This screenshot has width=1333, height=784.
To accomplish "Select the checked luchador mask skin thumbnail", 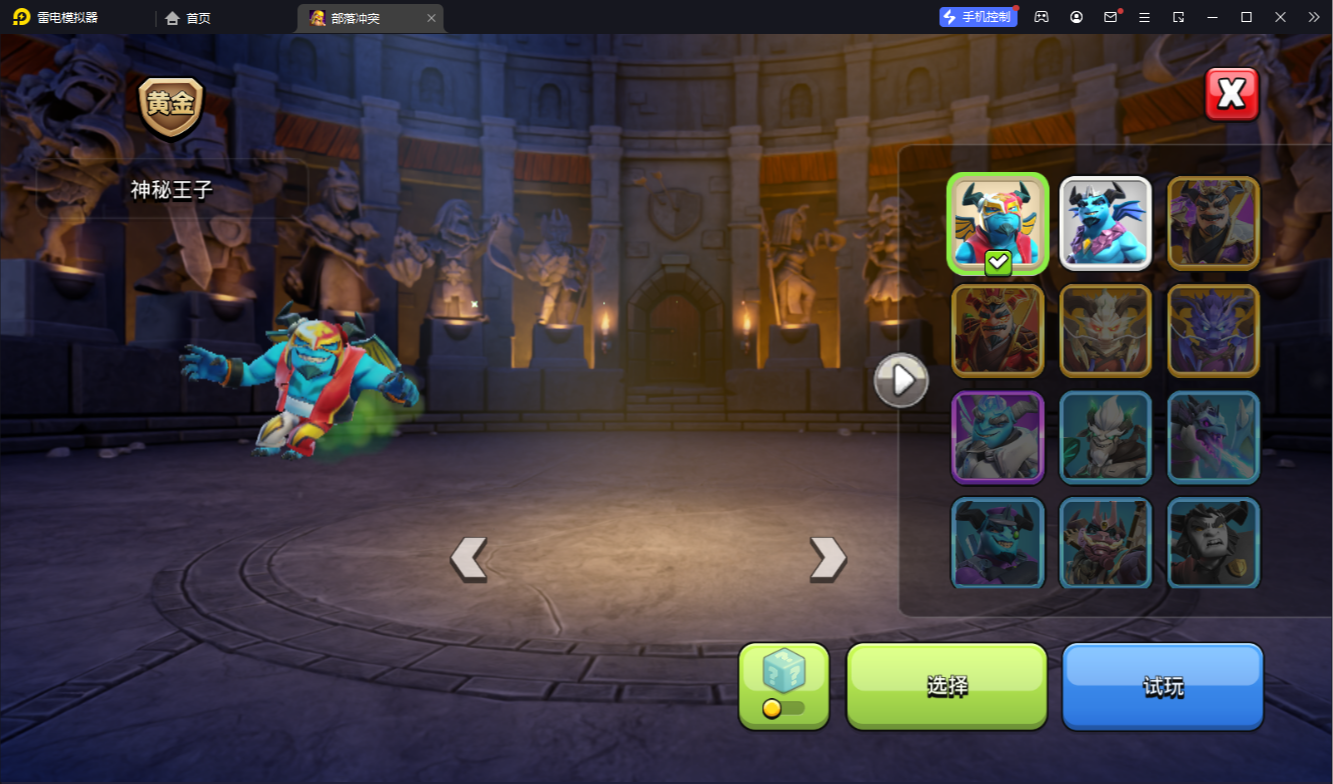I will coord(997,224).
